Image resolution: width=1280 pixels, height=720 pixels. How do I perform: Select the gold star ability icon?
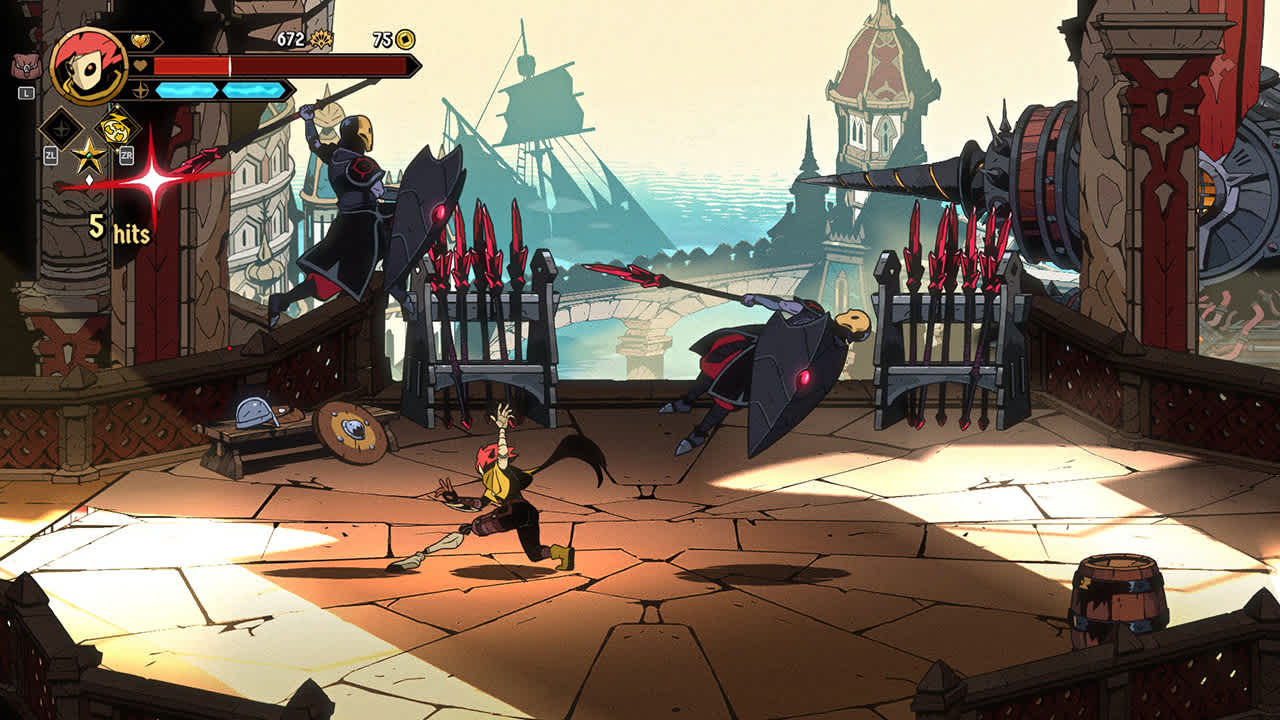(88, 156)
